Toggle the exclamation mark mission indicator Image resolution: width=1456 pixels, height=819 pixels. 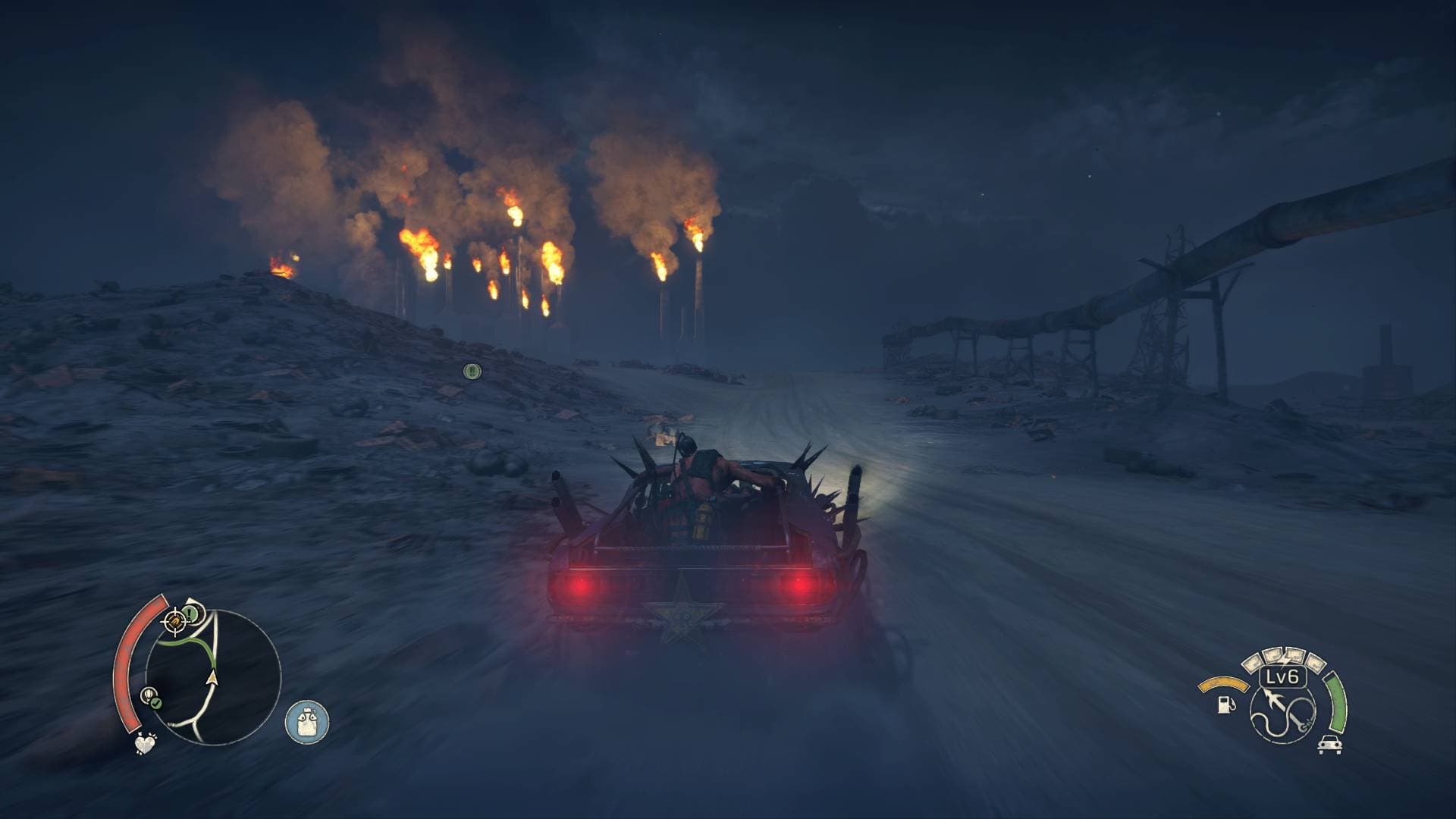(x=189, y=613)
